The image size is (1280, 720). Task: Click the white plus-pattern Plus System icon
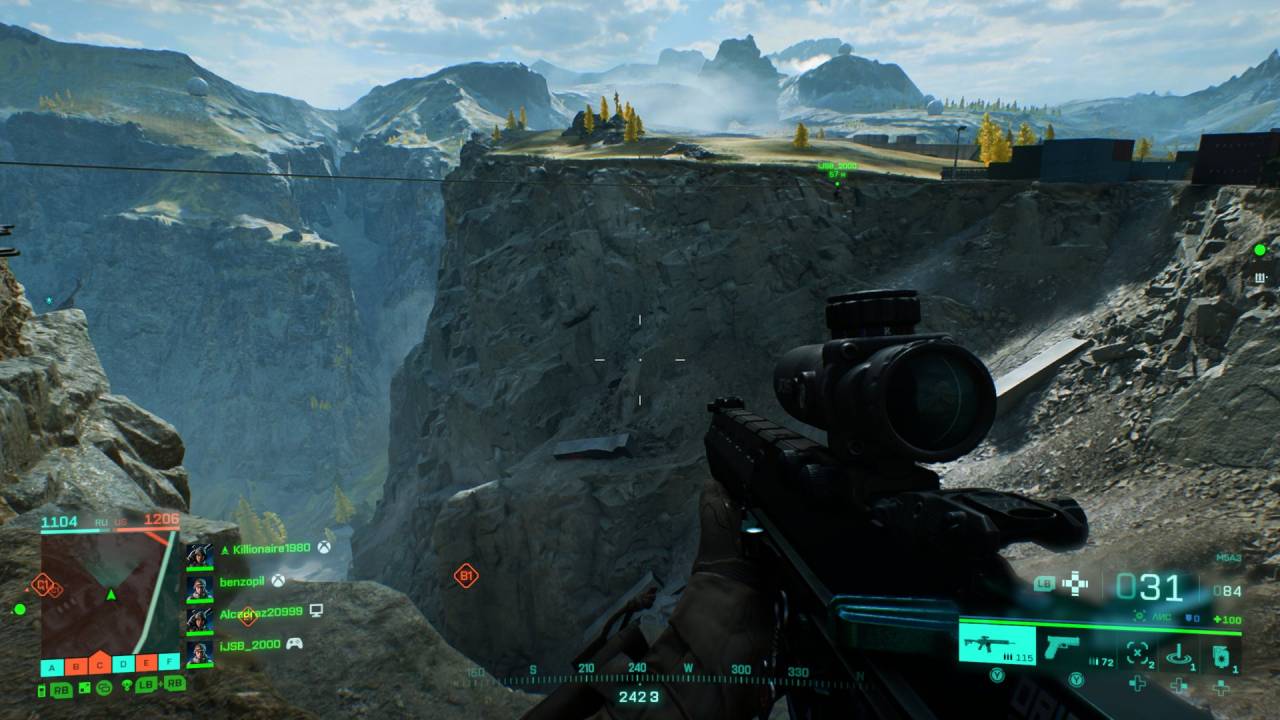click(1075, 583)
